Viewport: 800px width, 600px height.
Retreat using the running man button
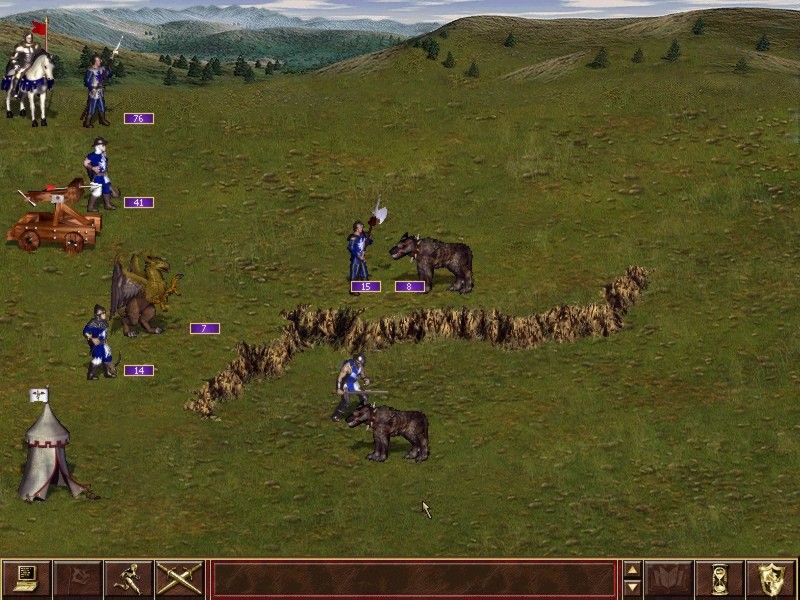coord(128,579)
